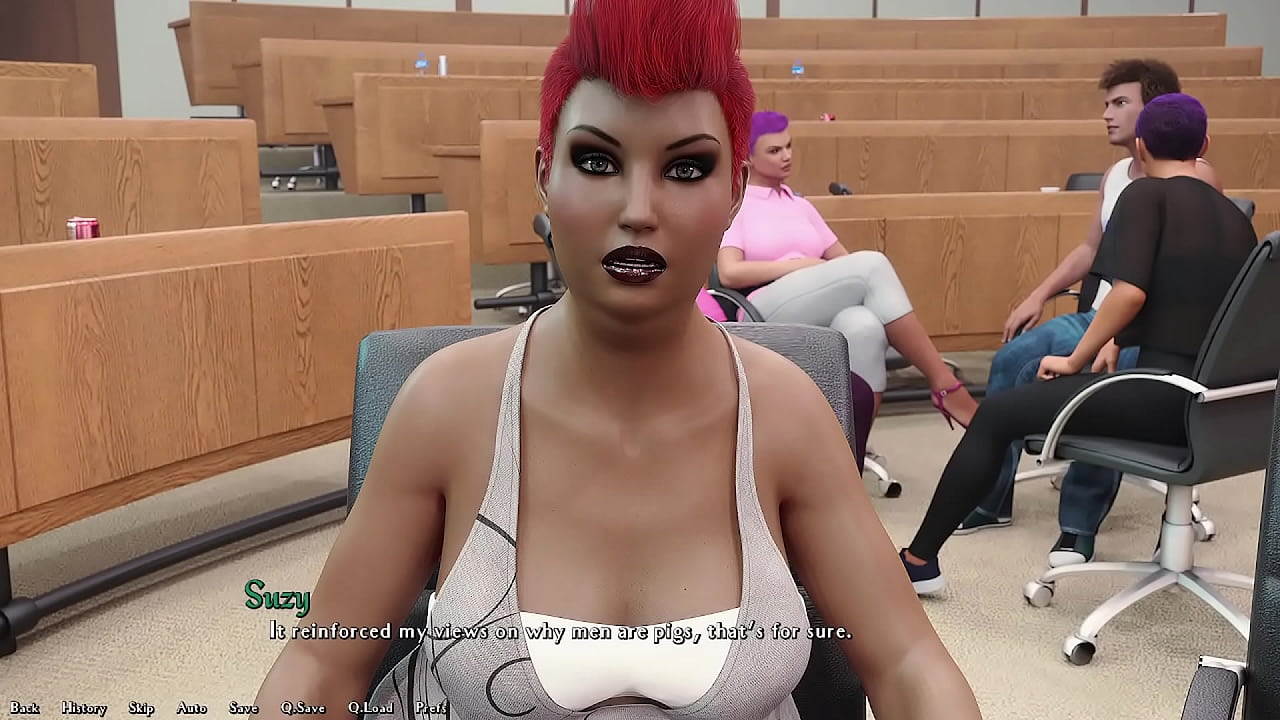Select Suzy's name label
1280x720 pixels.
[x=277, y=600]
